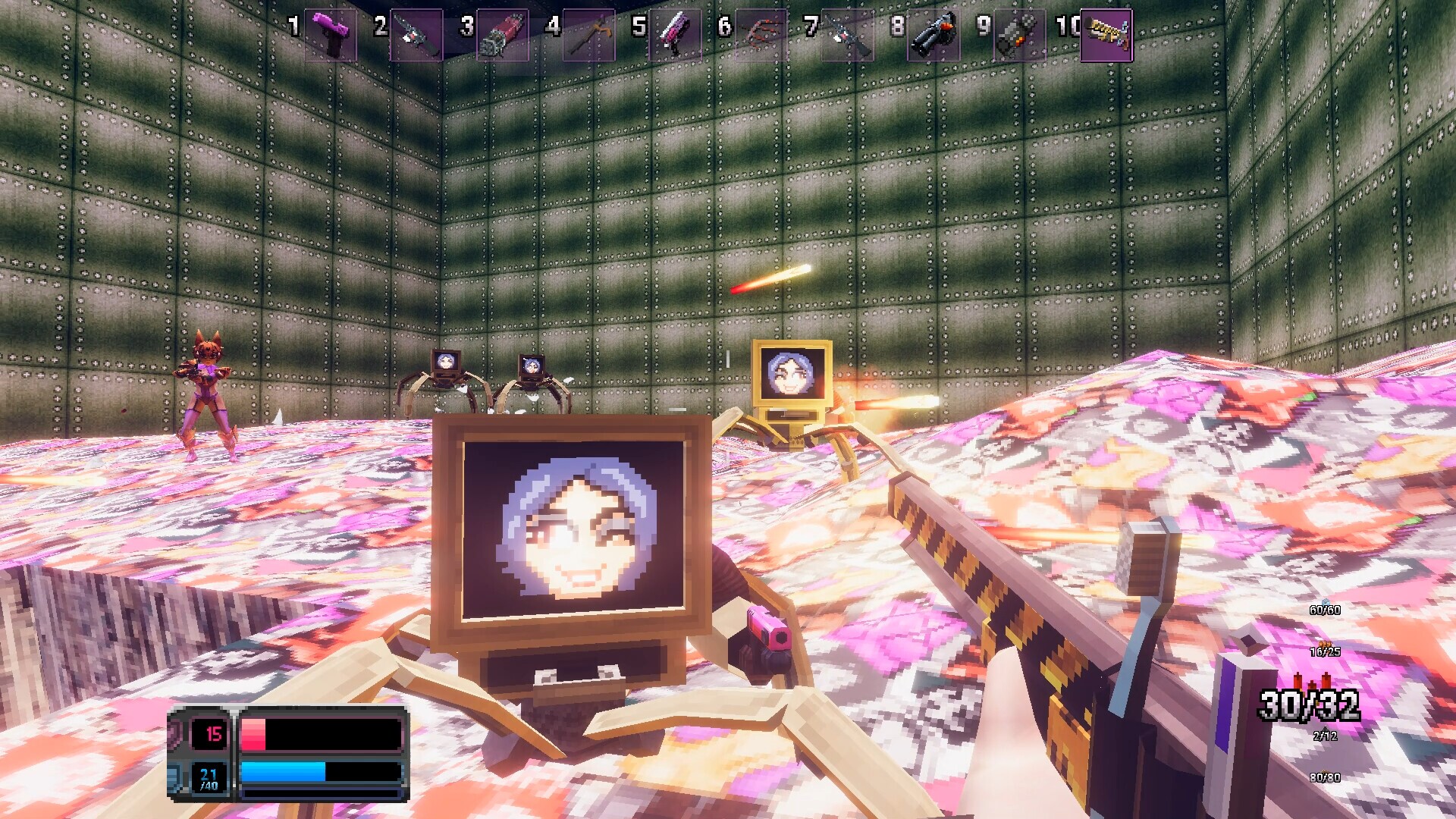Screen dimensions: 1456x819
Task: Select the red minigun in weapon slot 3
Action: (x=504, y=34)
